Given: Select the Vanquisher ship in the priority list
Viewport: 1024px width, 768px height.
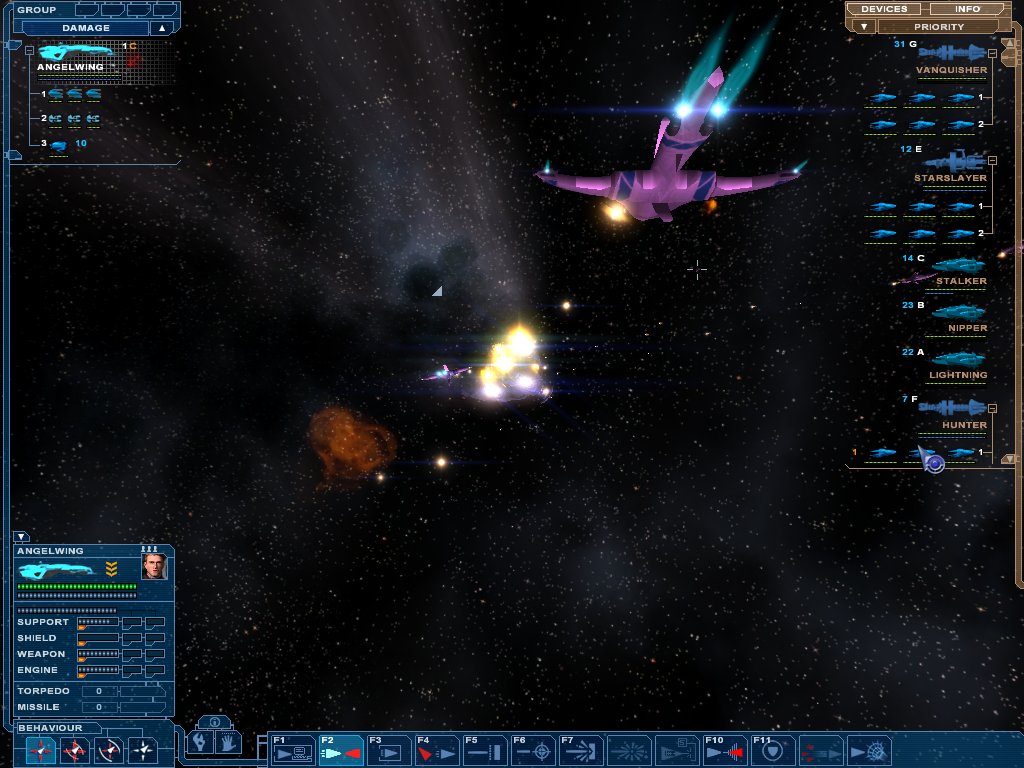Looking at the screenshot, I should pos(951,53).
